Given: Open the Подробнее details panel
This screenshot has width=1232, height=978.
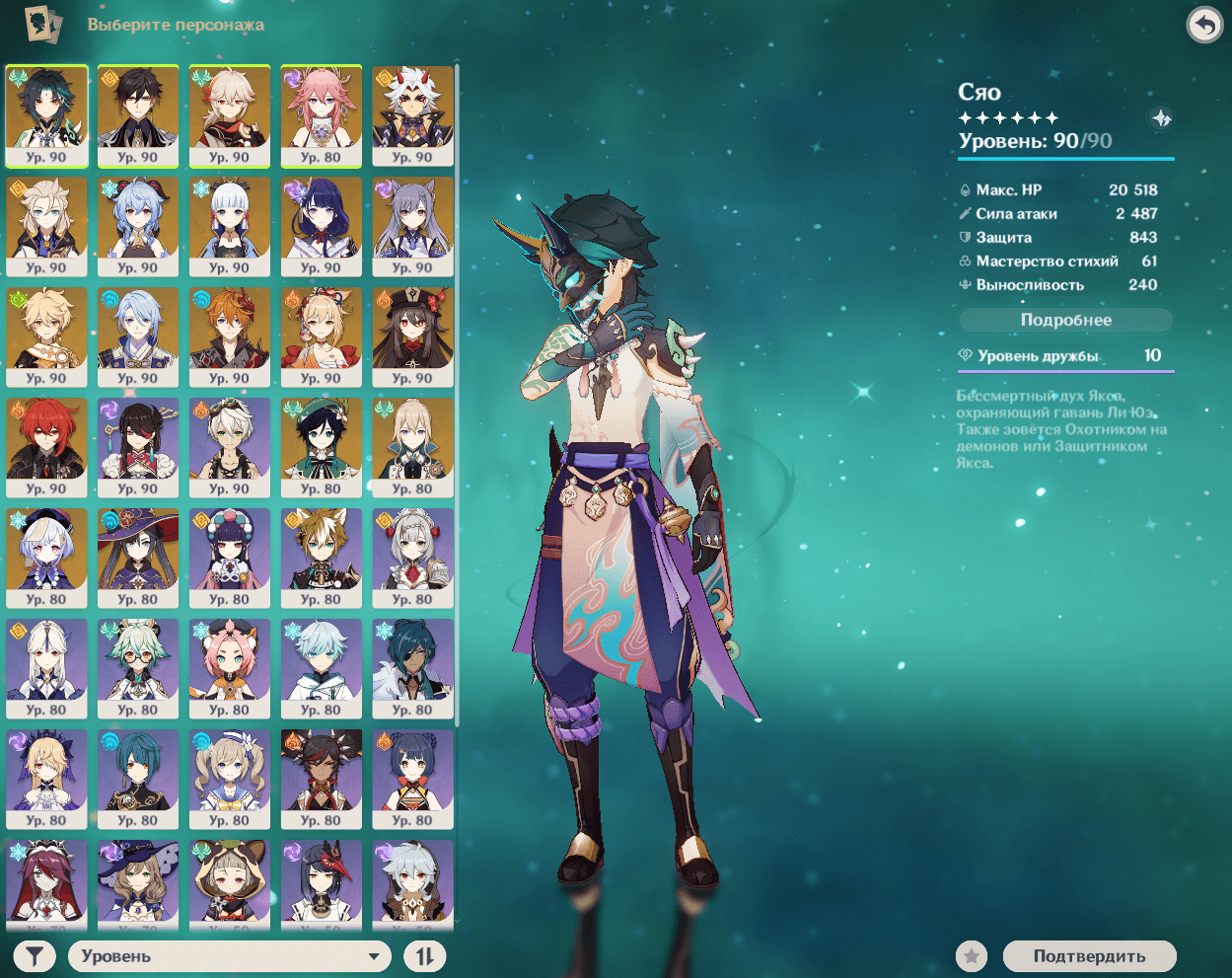Looking at the screenshot, I should coord(1065,320).
